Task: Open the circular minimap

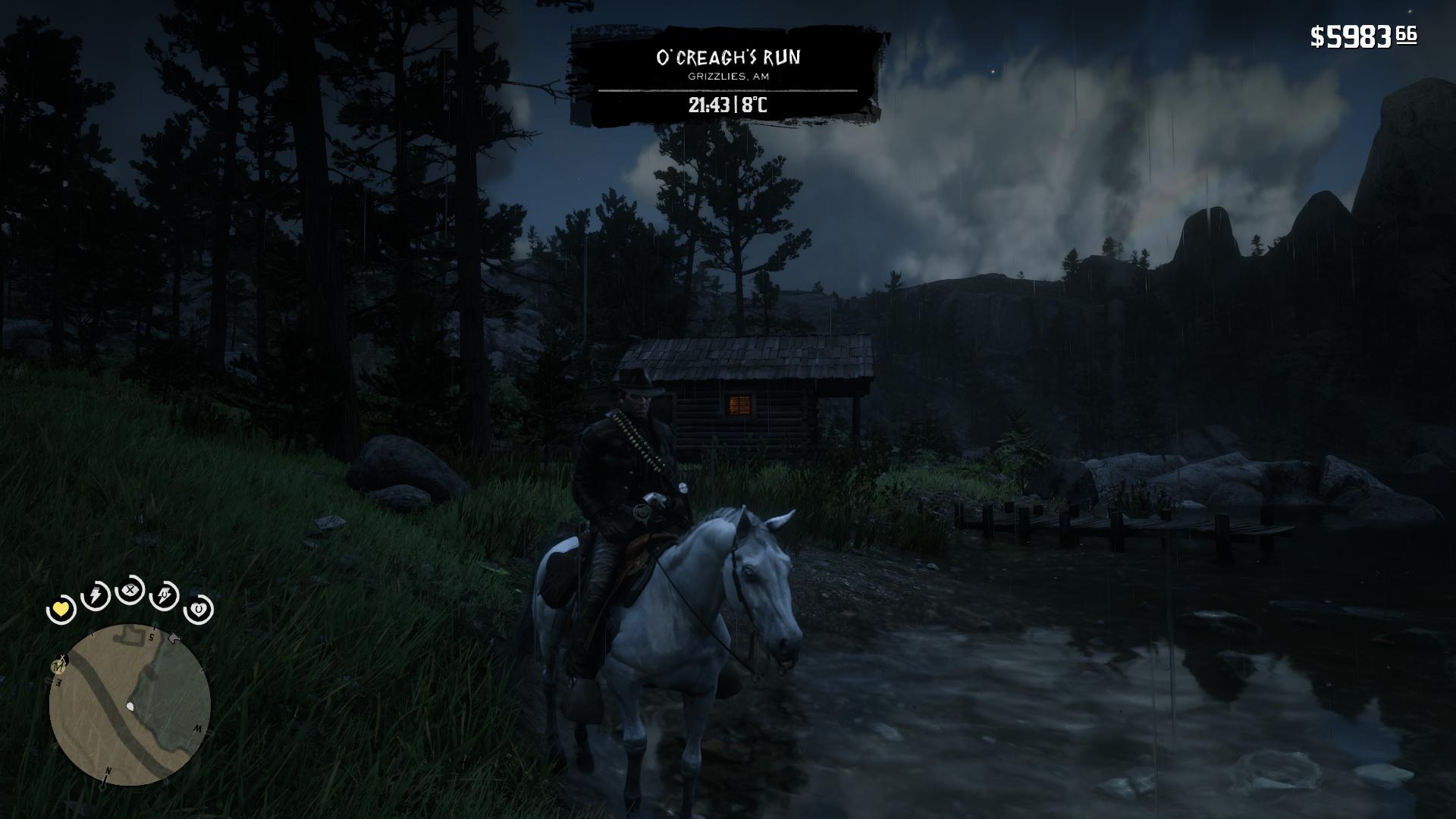Action: [130, 704]
